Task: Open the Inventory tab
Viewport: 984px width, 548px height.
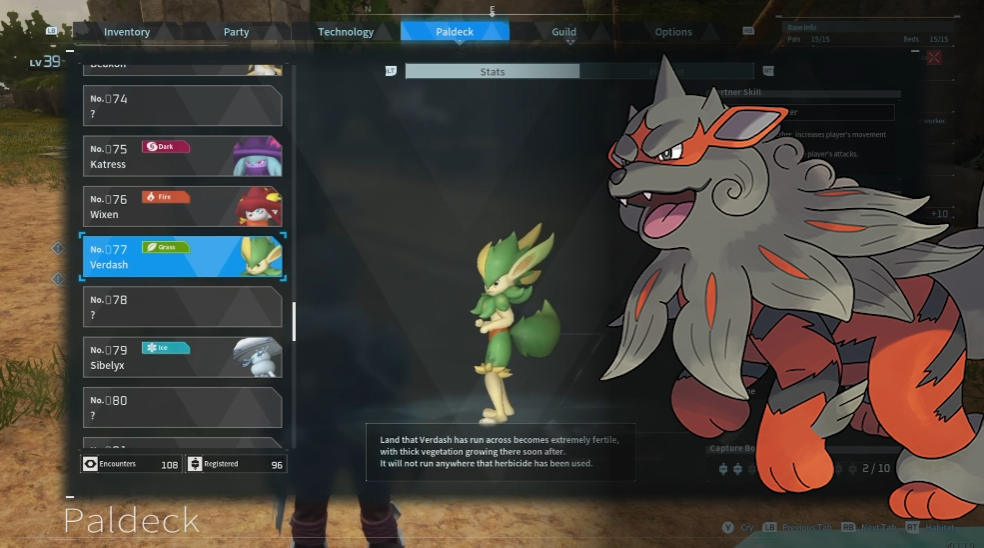Action: point(127,32)
